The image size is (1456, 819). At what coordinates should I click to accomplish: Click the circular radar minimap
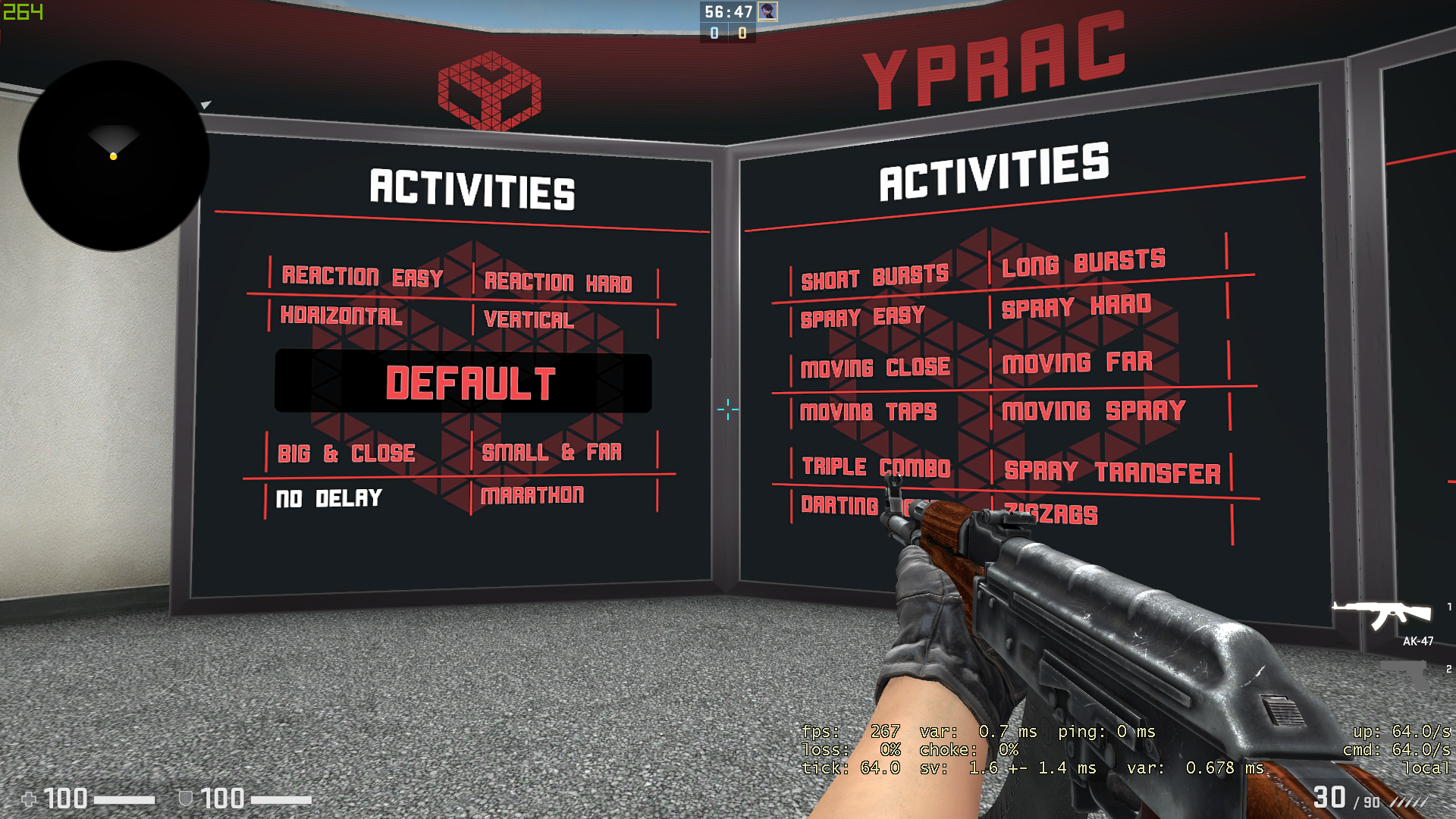point(114,156)
